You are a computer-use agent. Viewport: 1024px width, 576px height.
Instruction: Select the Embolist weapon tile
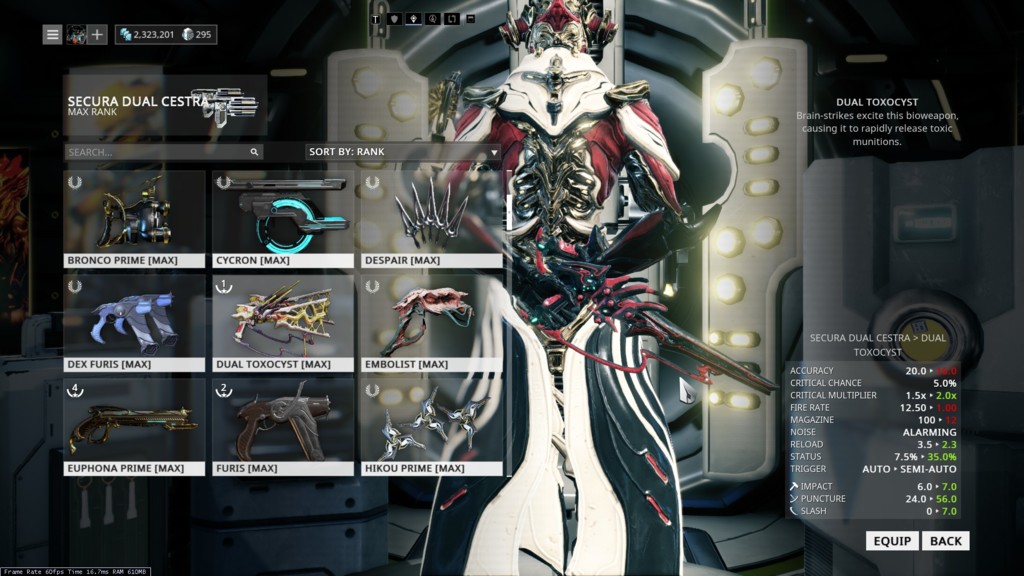(431, 323)
